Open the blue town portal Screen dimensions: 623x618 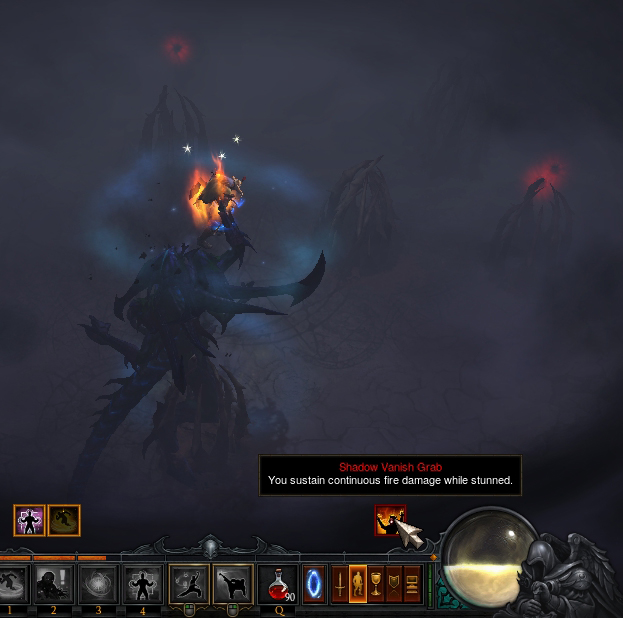(314, 583)
